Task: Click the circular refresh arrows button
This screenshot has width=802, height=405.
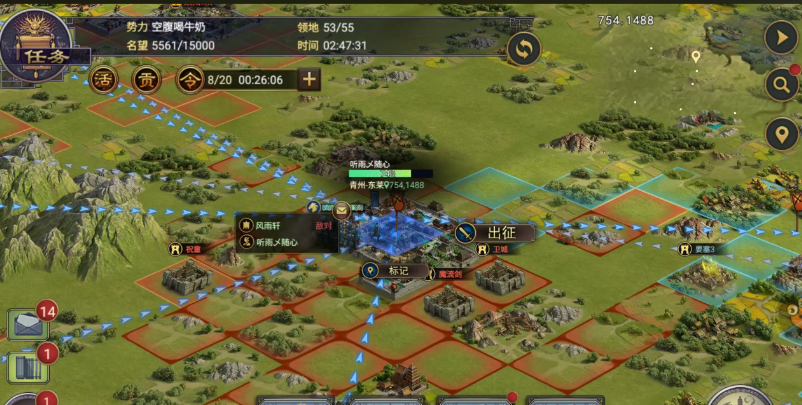Action: click(523, 48)
